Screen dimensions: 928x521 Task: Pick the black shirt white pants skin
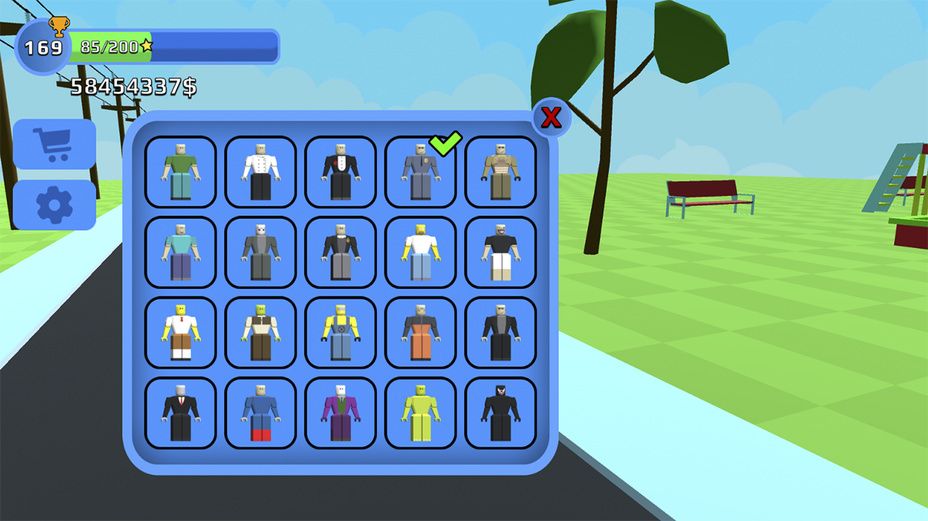pyautogui.click(x=501, y=252)
